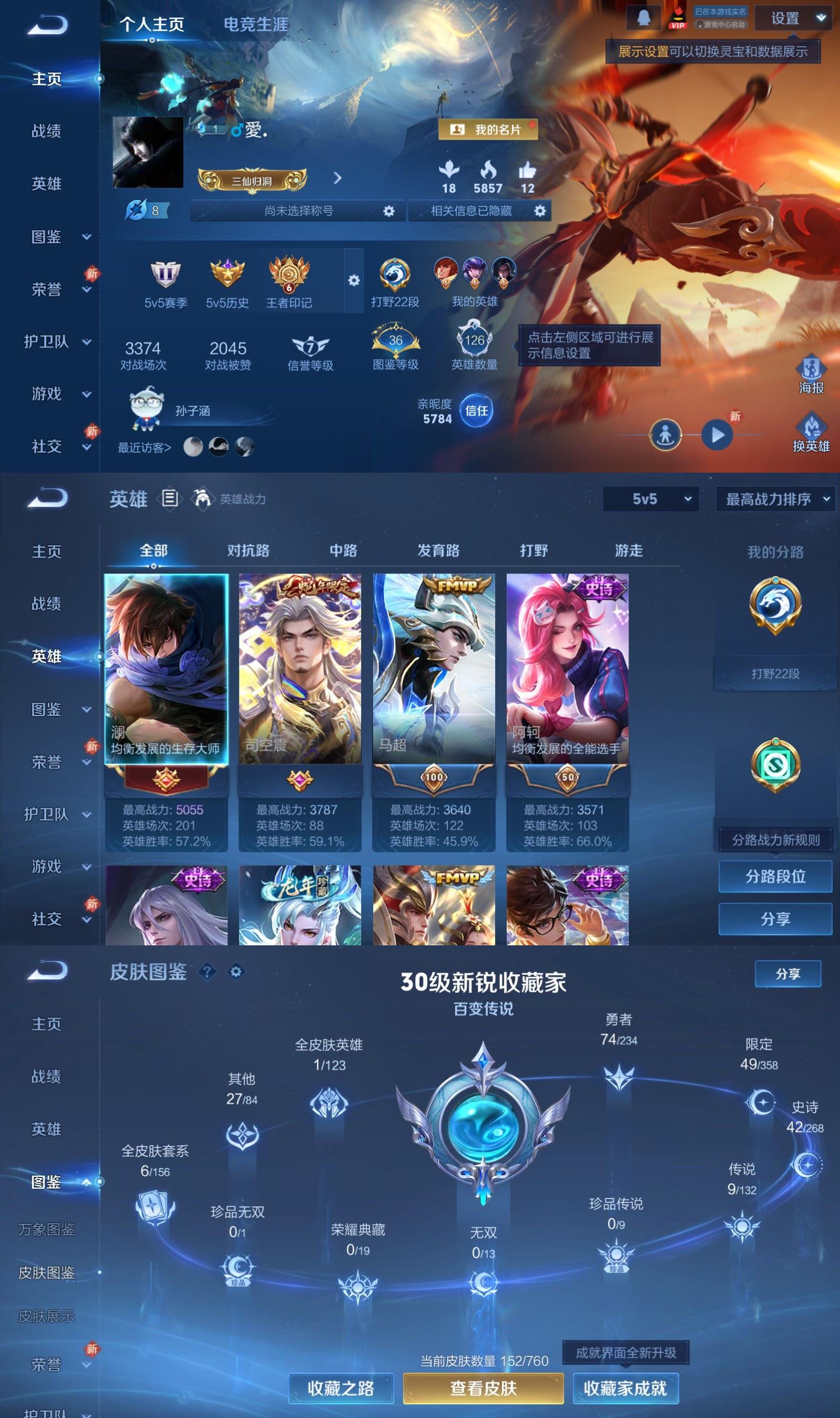
Task: Open the 打野22段 lane rank badge
Action: tap(396, 277)
